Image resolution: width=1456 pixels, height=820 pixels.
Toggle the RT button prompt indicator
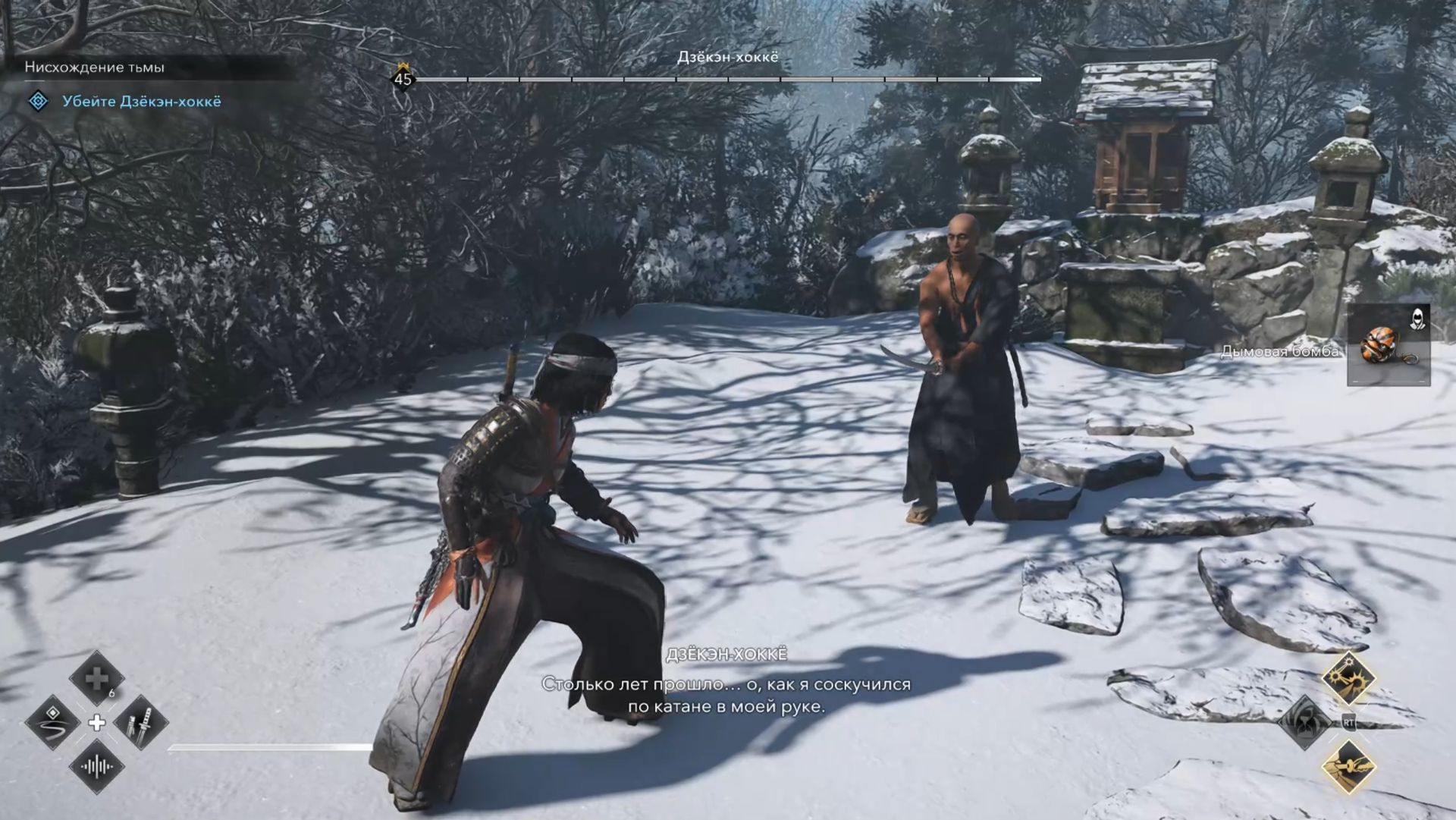click(1348, 722)
